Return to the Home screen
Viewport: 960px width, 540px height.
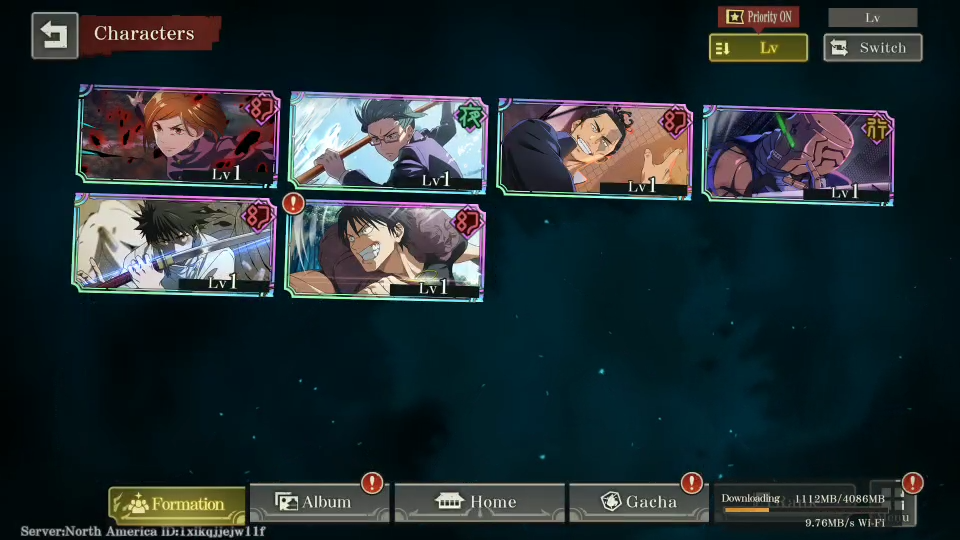479,502
